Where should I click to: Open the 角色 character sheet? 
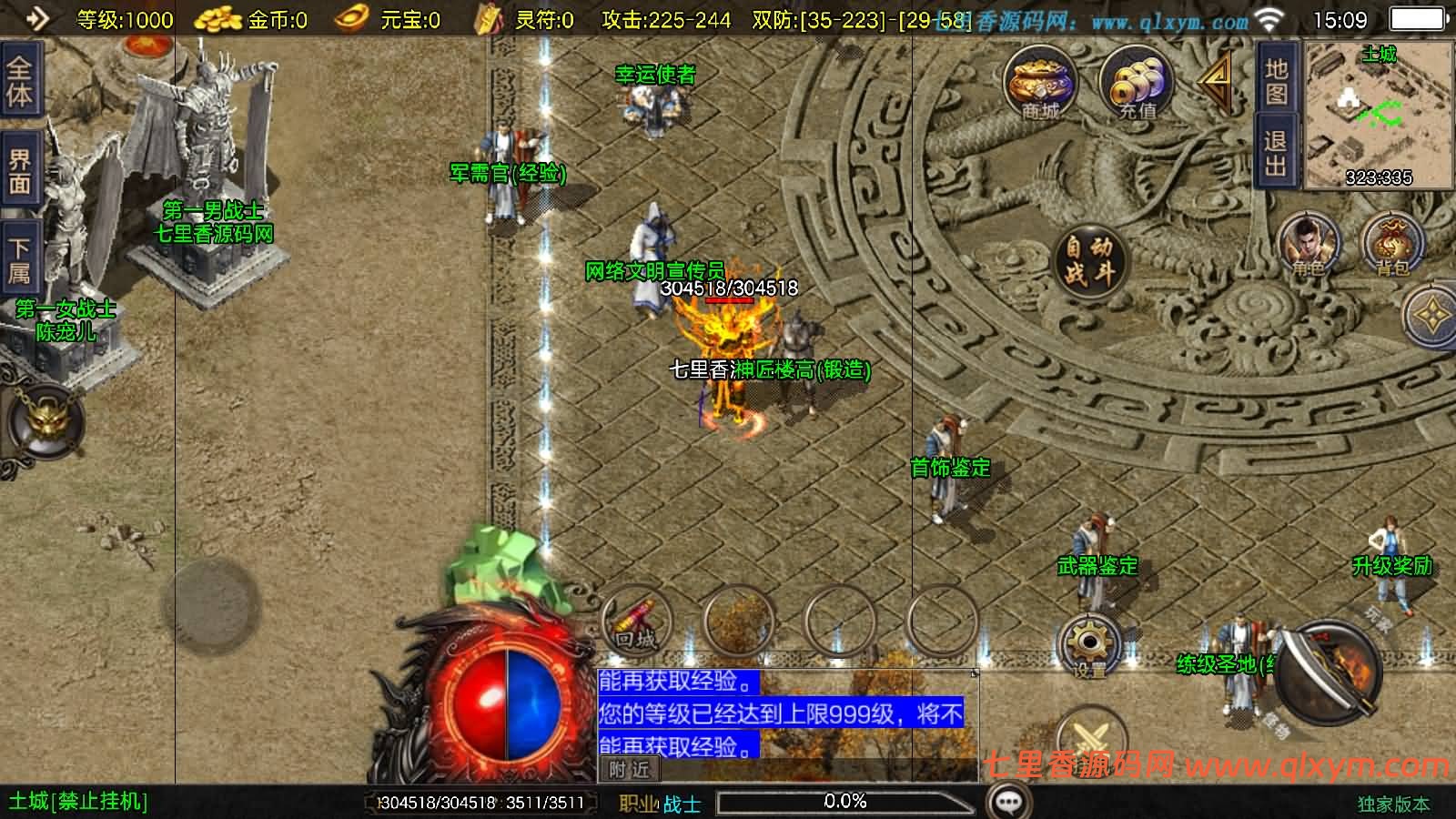[x=1308, y=245]
